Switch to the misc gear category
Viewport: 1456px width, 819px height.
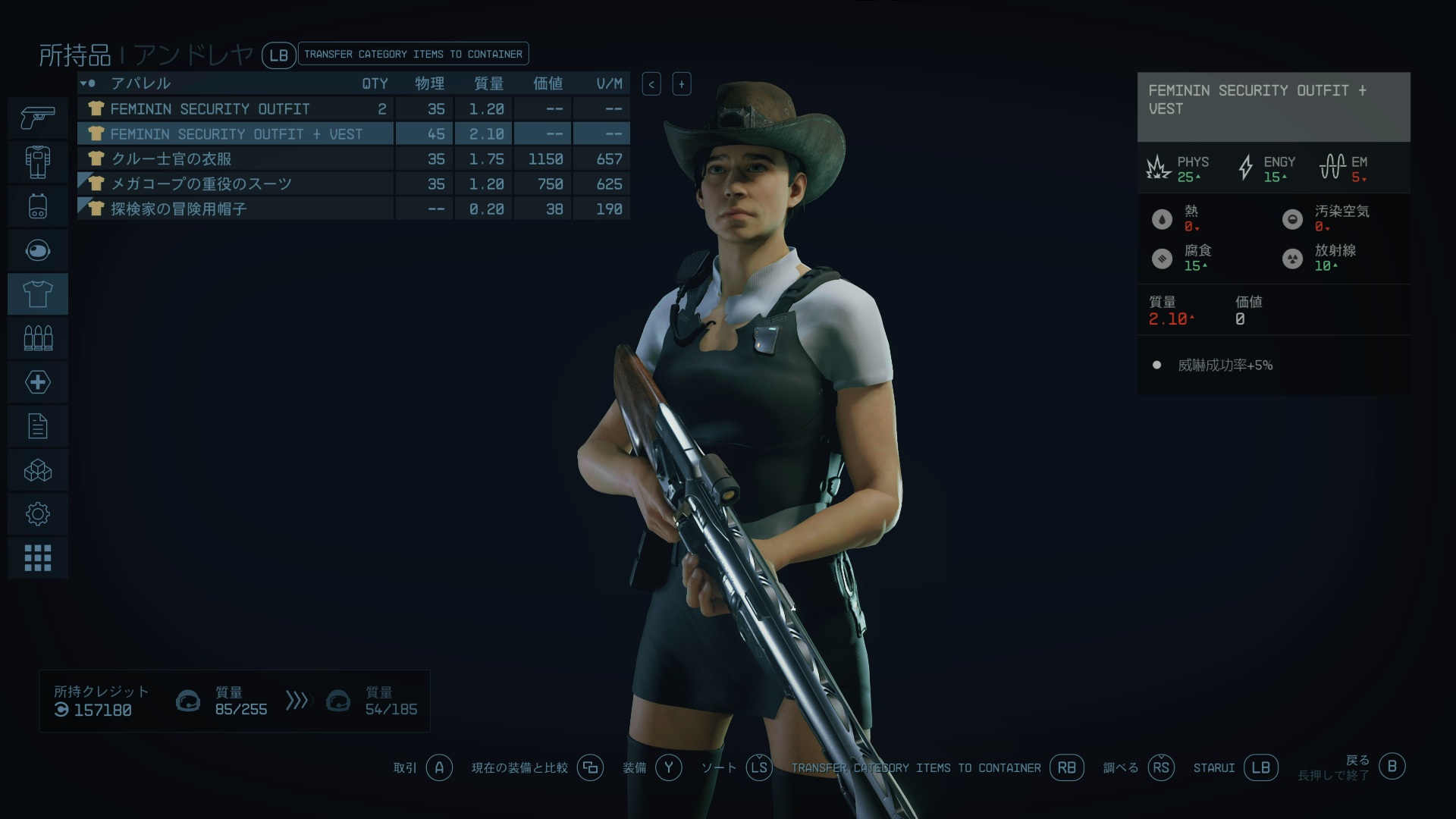coord(38,514)
